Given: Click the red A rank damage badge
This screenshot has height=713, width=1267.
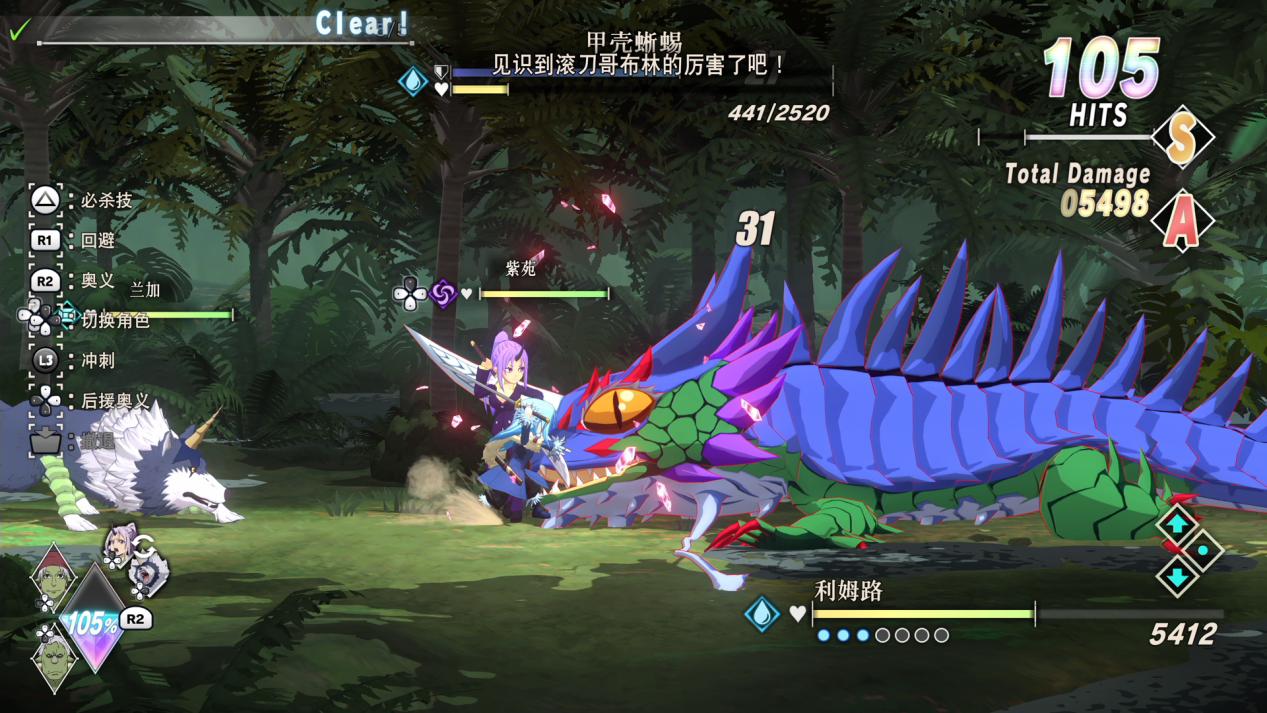Looking at the screenshot, I should 1182,220.
